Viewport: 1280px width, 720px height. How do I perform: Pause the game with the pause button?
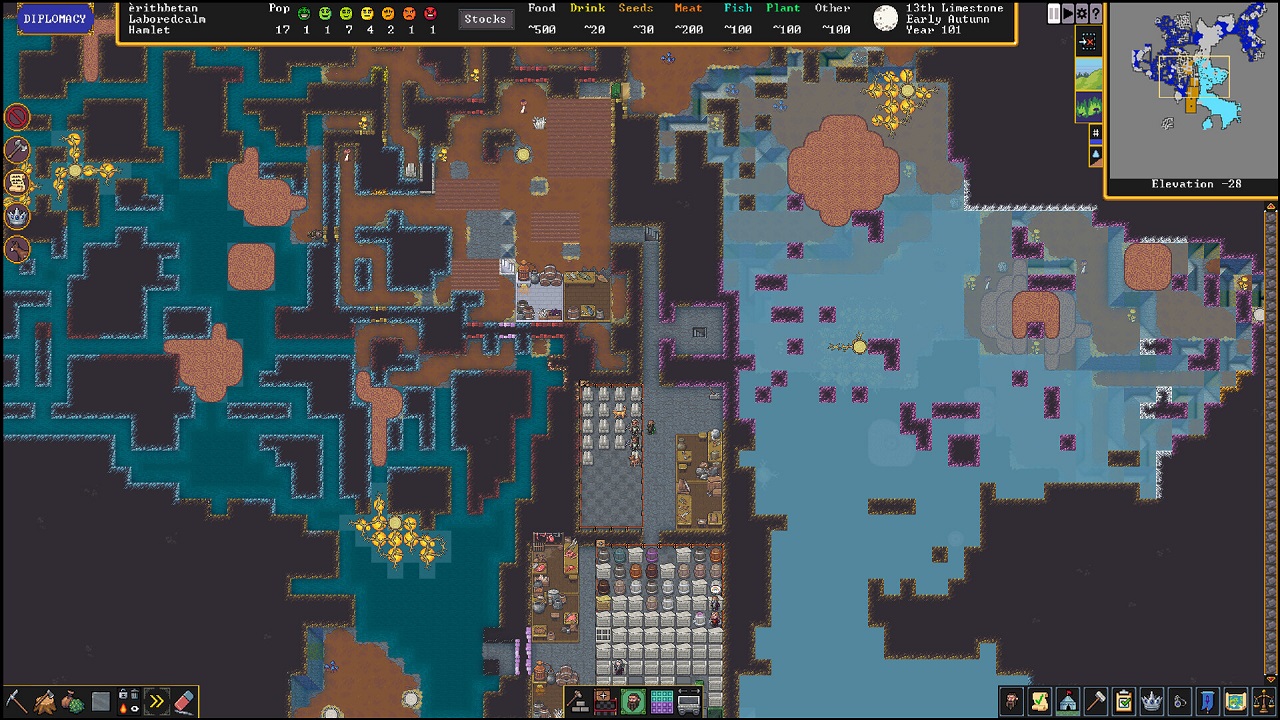[x=1052, y=12]
